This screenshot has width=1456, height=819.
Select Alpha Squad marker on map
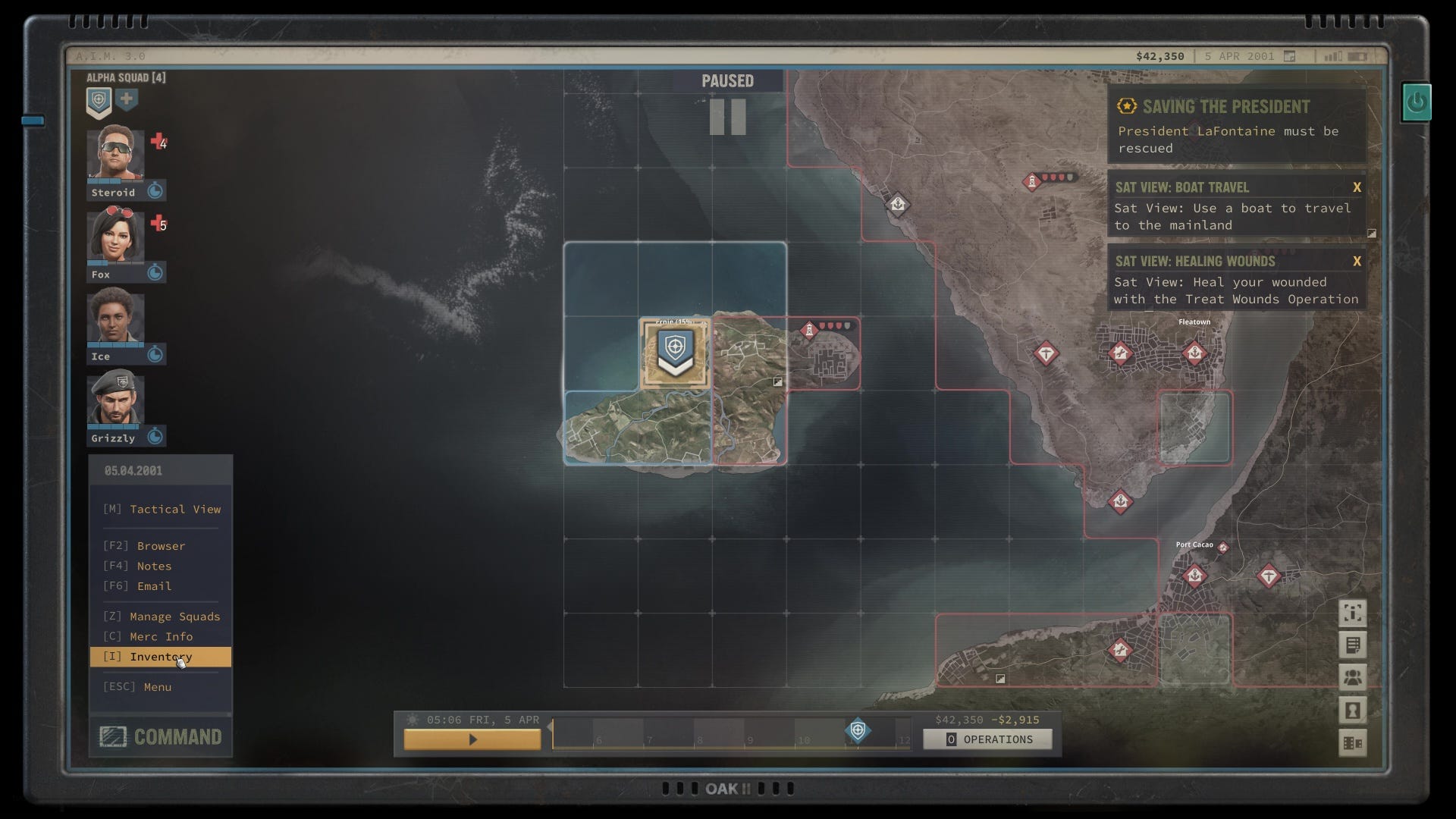click(x=675, y=353)
